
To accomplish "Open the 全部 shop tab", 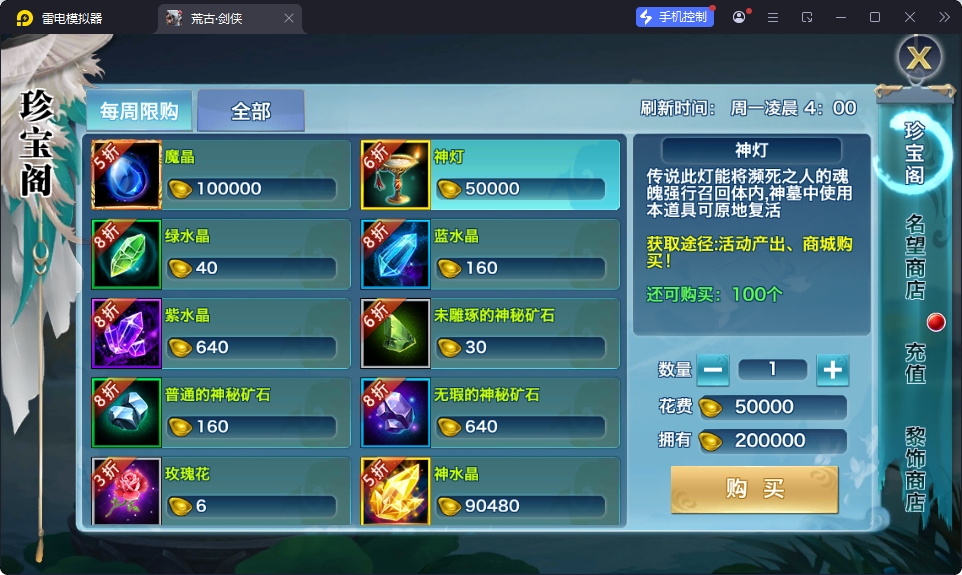I will coord(251,111).
